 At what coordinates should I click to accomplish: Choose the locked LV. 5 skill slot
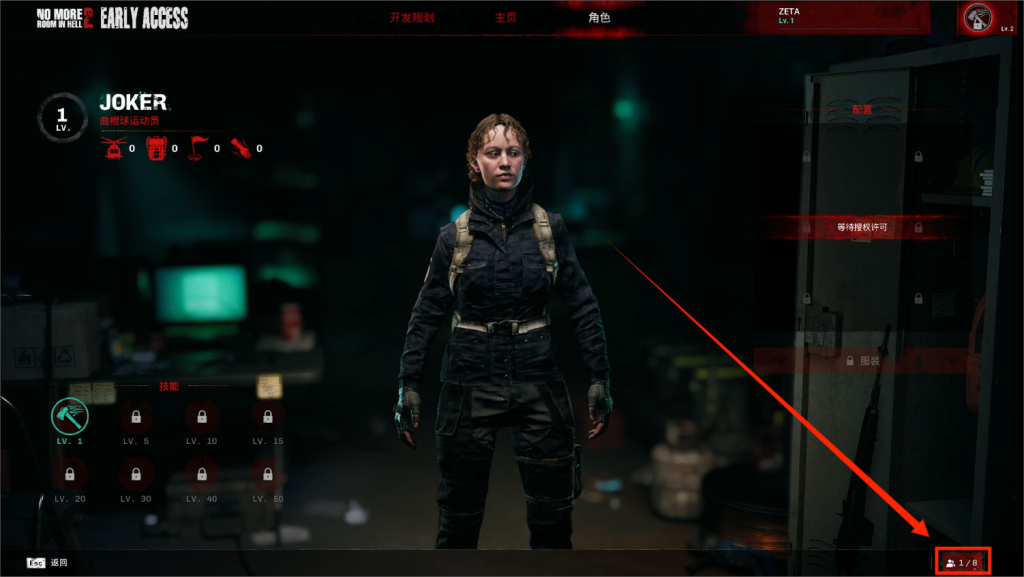click(136, 416)
